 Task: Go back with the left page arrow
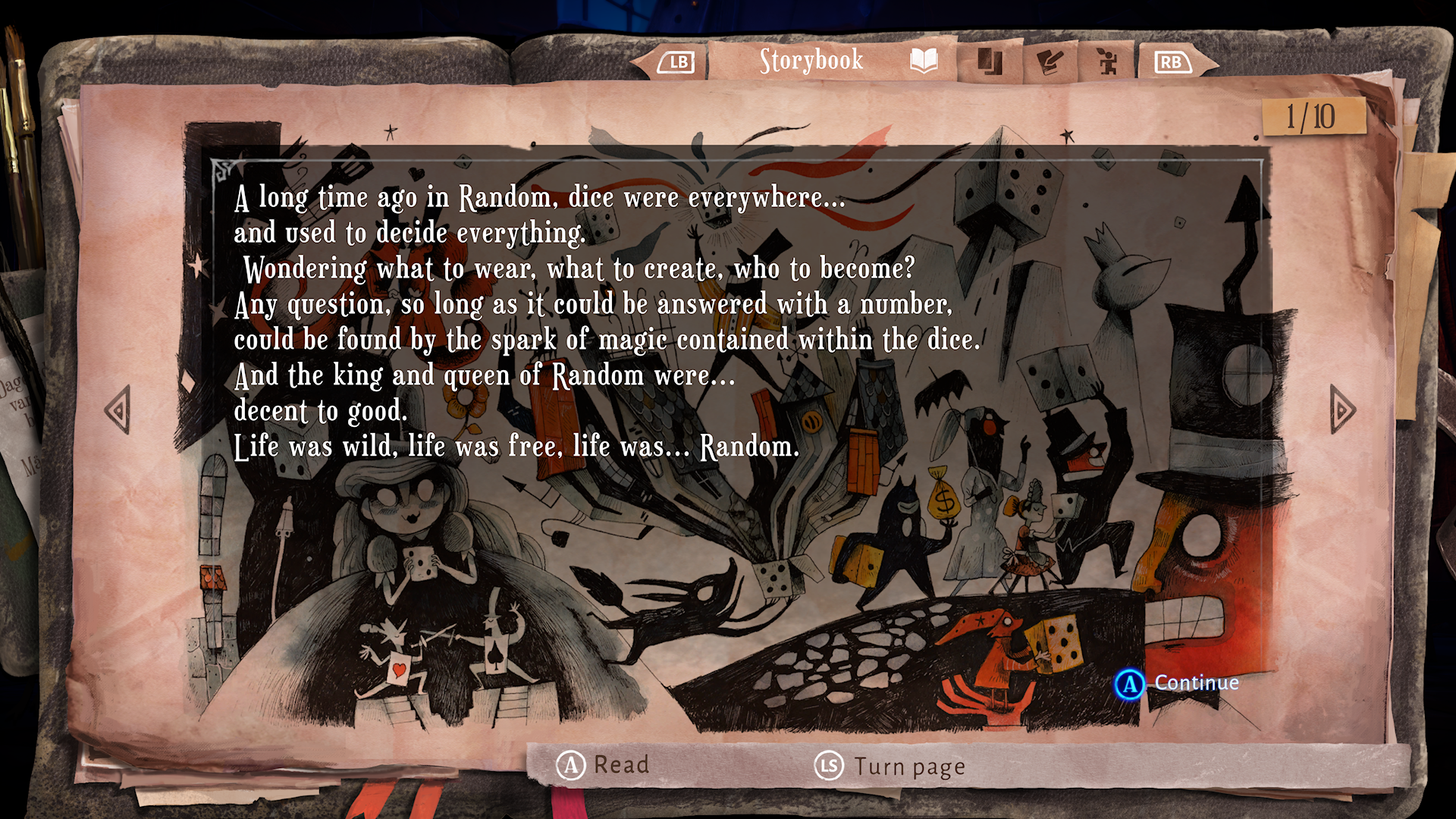tap(118, 410)
